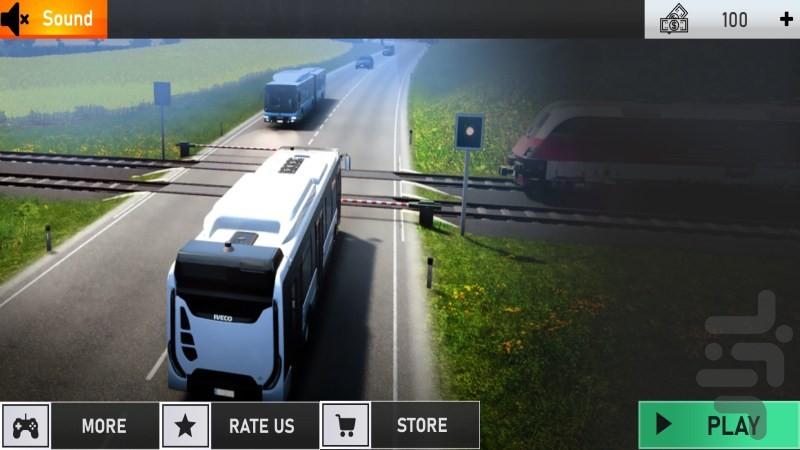
Task: Open the STORE
Action: [x=400, y=426]
